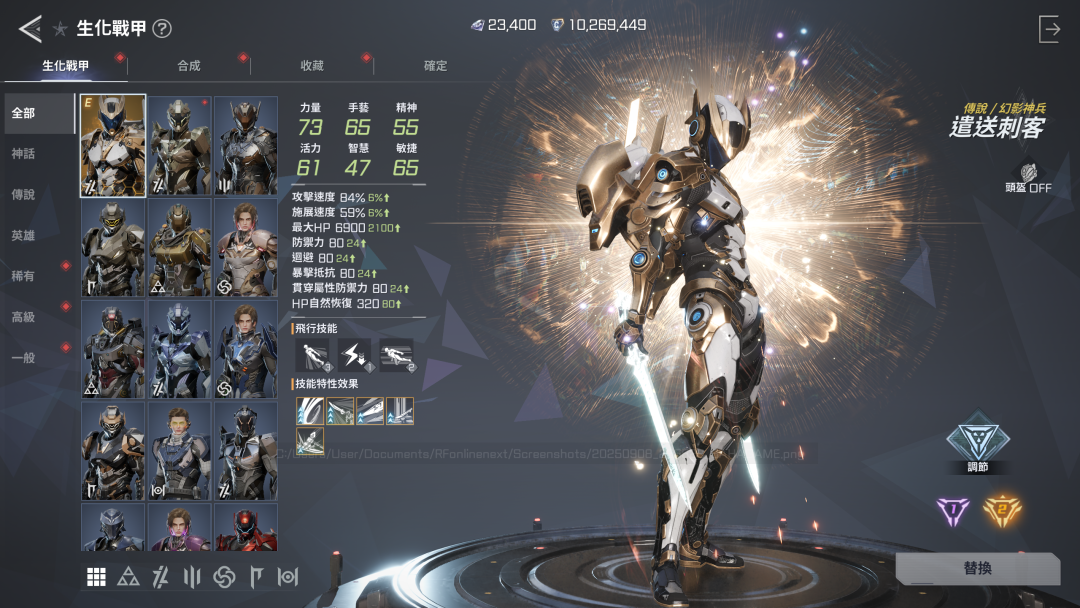Filter the list by 傳說 rarity
This screenshot has width=1080, height=608.
[24, 195]
